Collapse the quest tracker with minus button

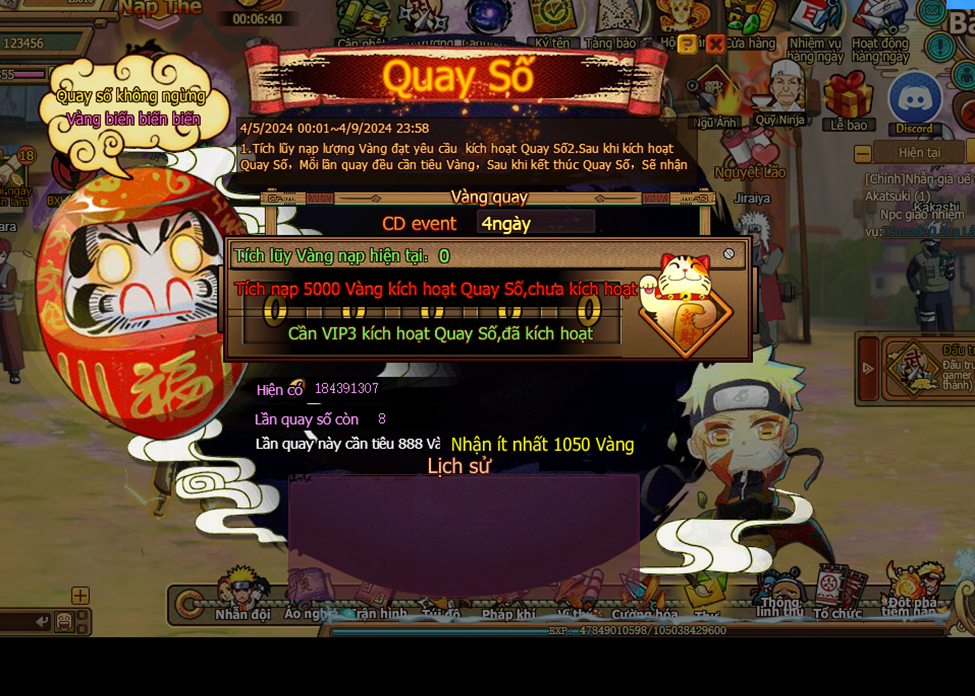(862, 154)
